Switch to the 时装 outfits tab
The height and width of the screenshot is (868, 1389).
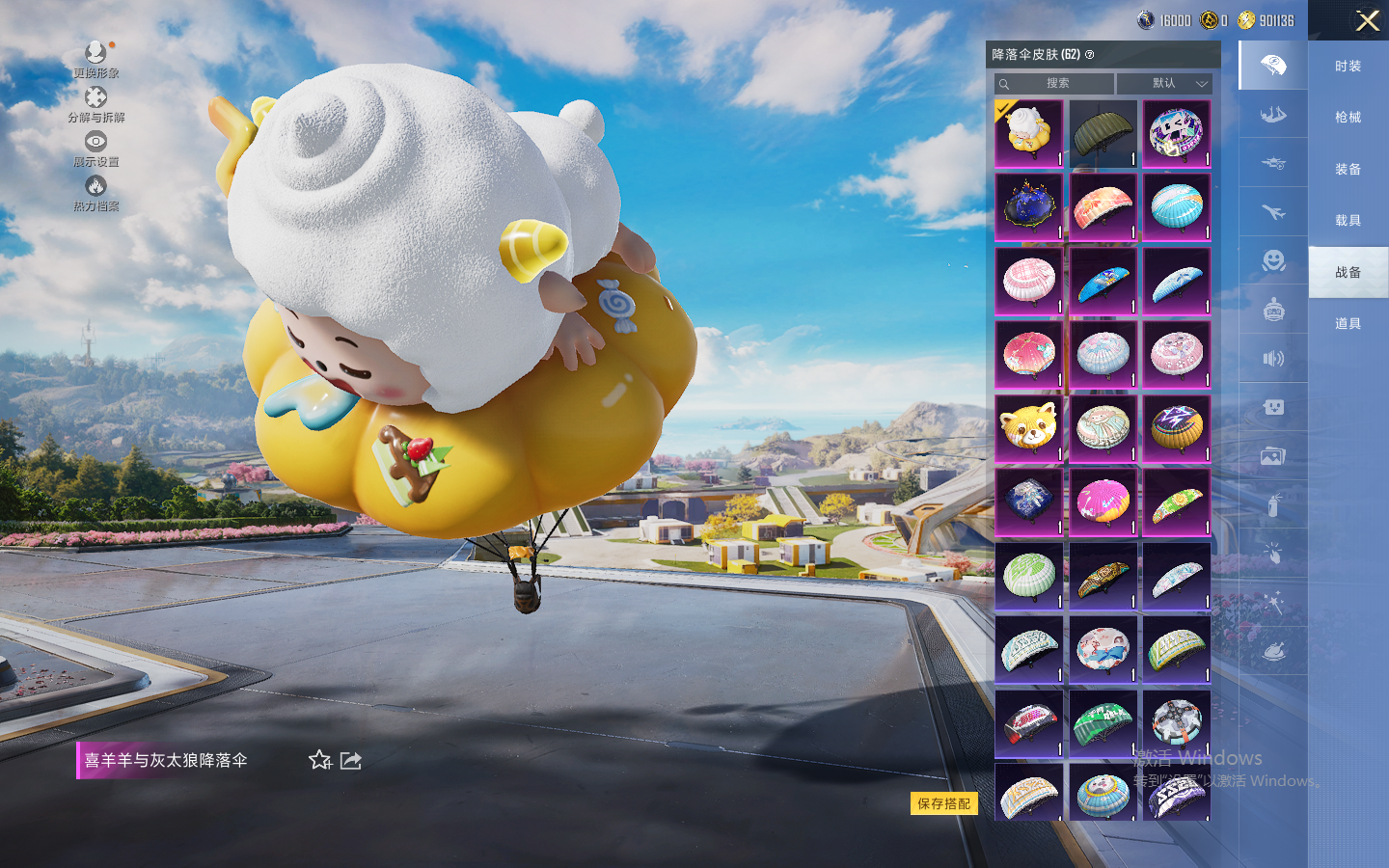(1348, 67)
